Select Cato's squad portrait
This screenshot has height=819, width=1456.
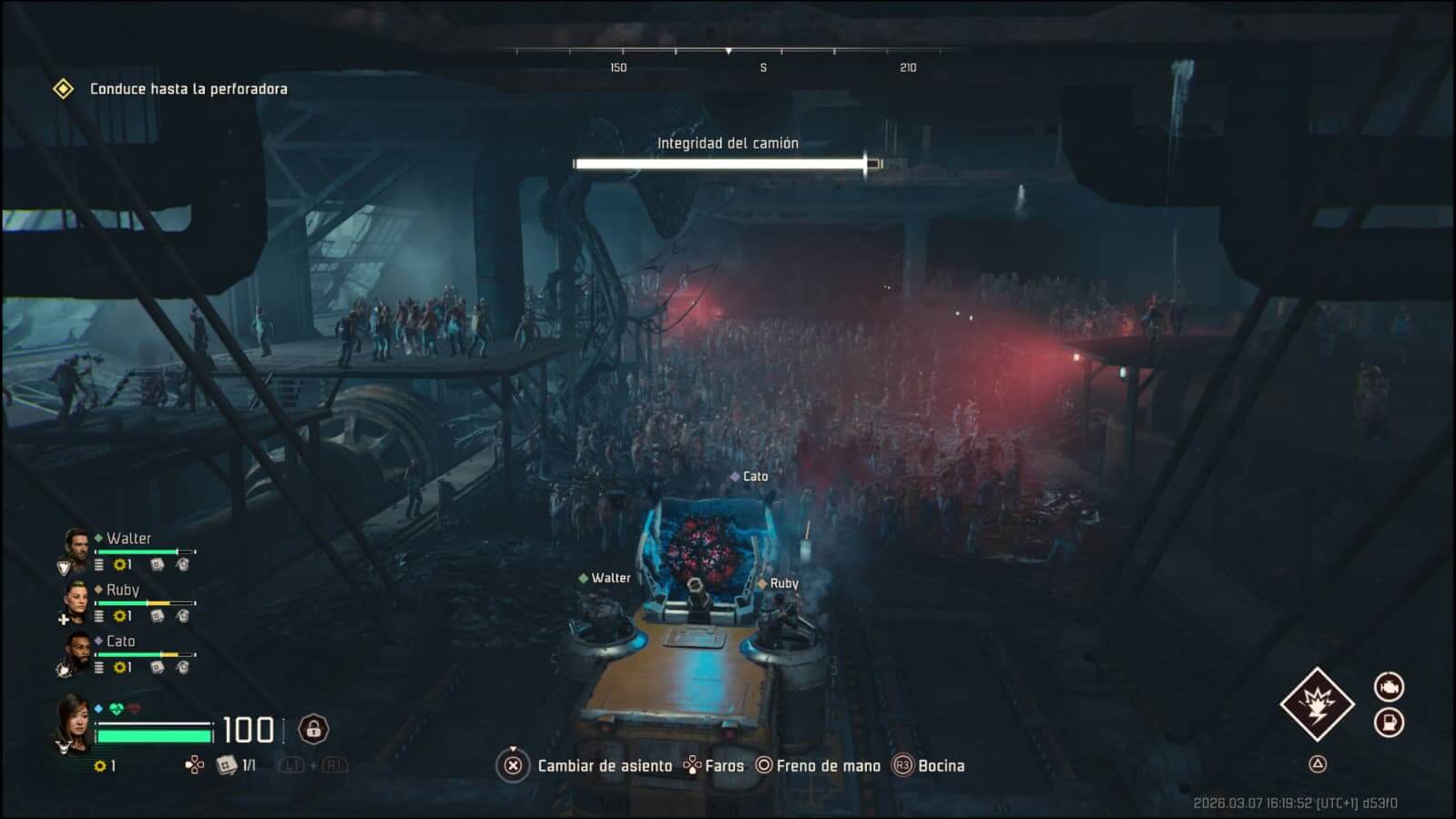tap(76, 652)
